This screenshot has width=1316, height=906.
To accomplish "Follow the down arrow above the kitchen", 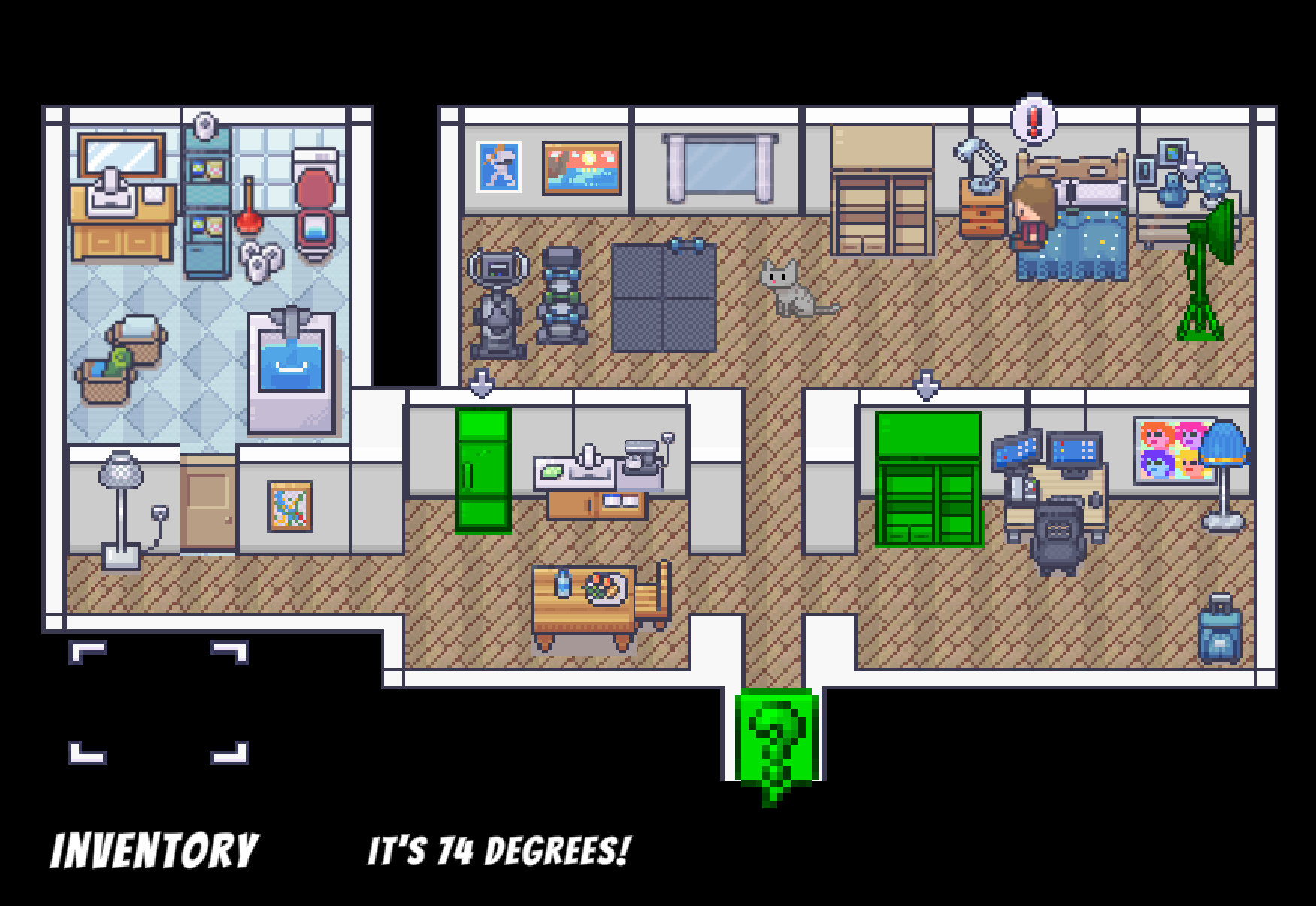I will [x=482, y=383].
